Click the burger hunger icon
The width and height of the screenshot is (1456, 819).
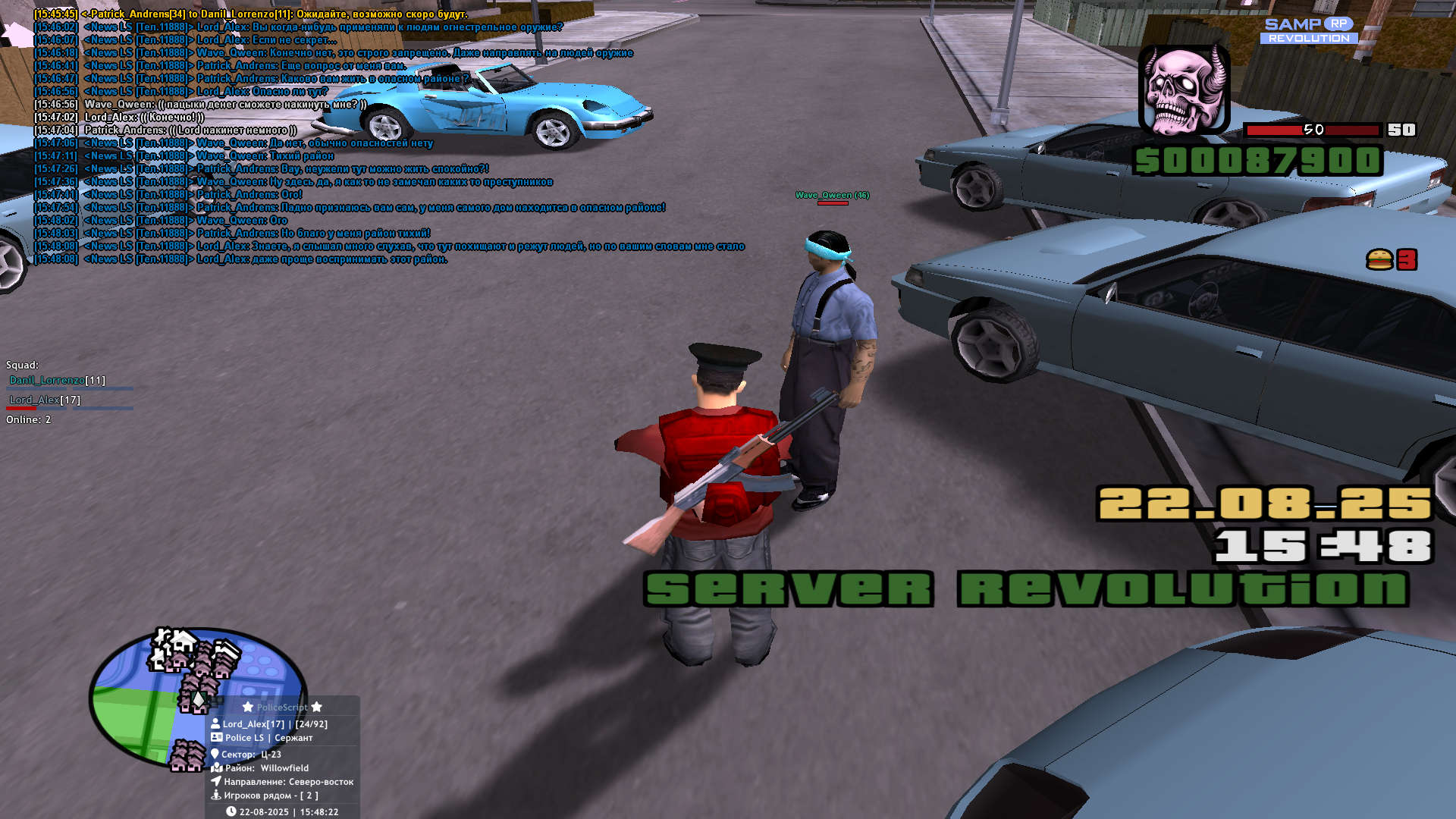(x=1379, y=260)
